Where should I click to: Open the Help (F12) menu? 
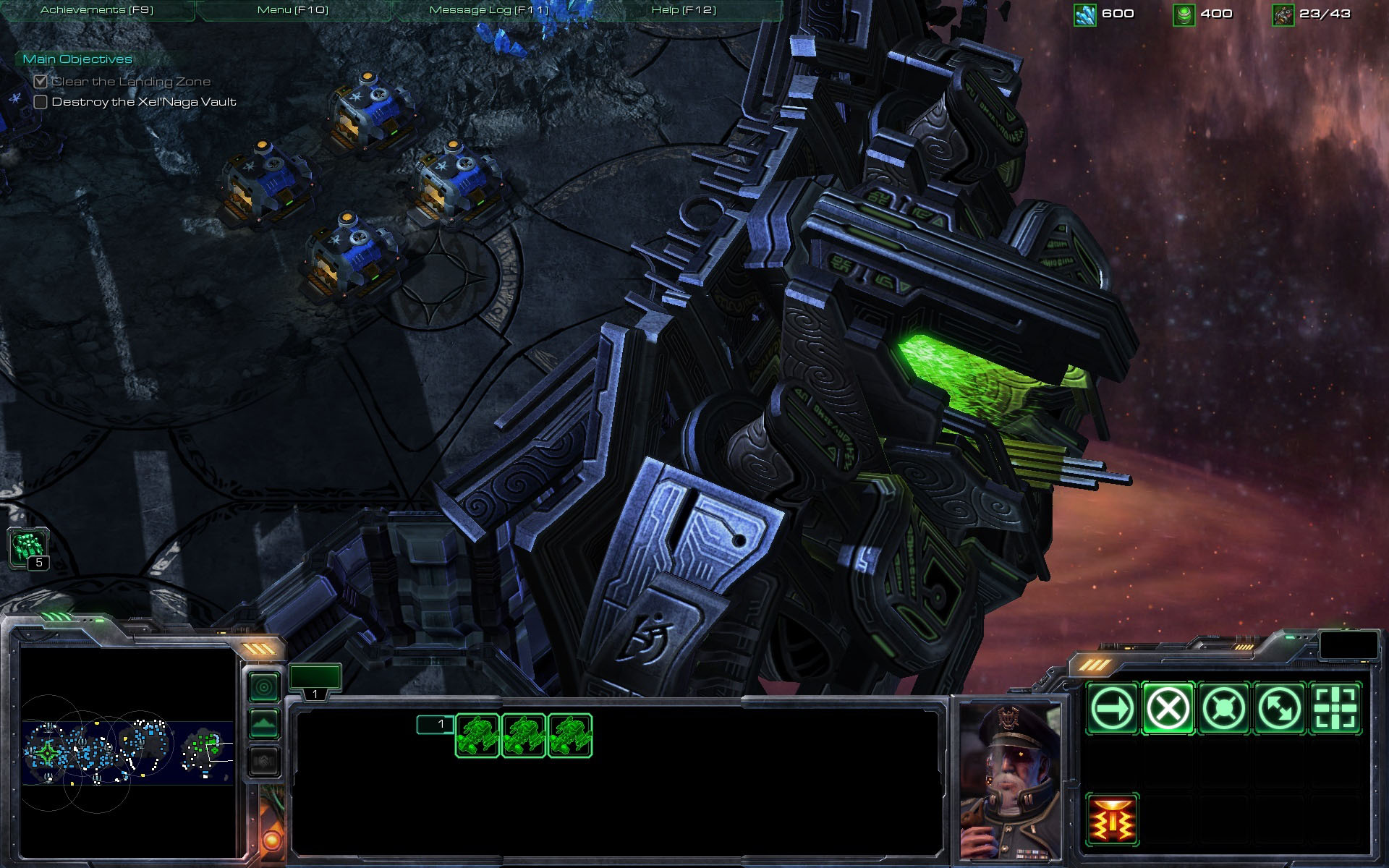pyautogui.click(x=684, y=10)
